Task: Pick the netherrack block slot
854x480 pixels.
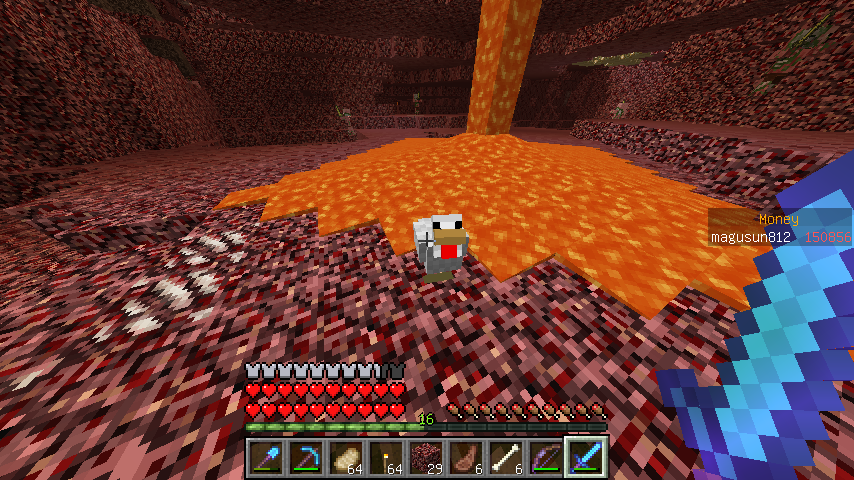Action: tap(426, 458)
